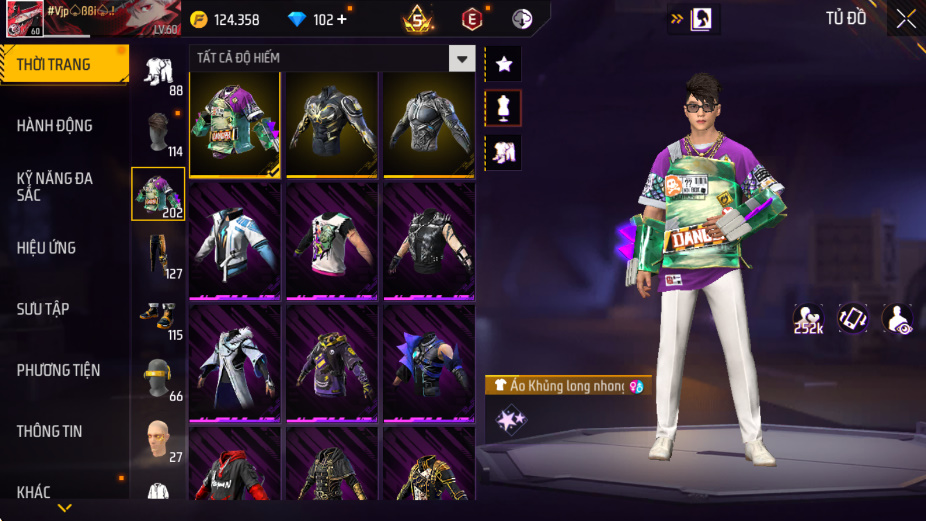Add diamonds with the plus button
The image size is (926, 521).
(x=342, y=19)
